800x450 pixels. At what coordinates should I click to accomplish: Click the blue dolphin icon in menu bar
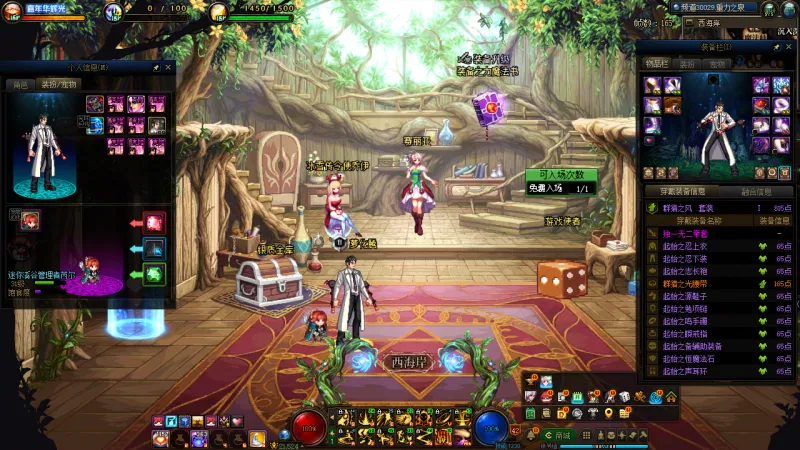click(656, 397)
